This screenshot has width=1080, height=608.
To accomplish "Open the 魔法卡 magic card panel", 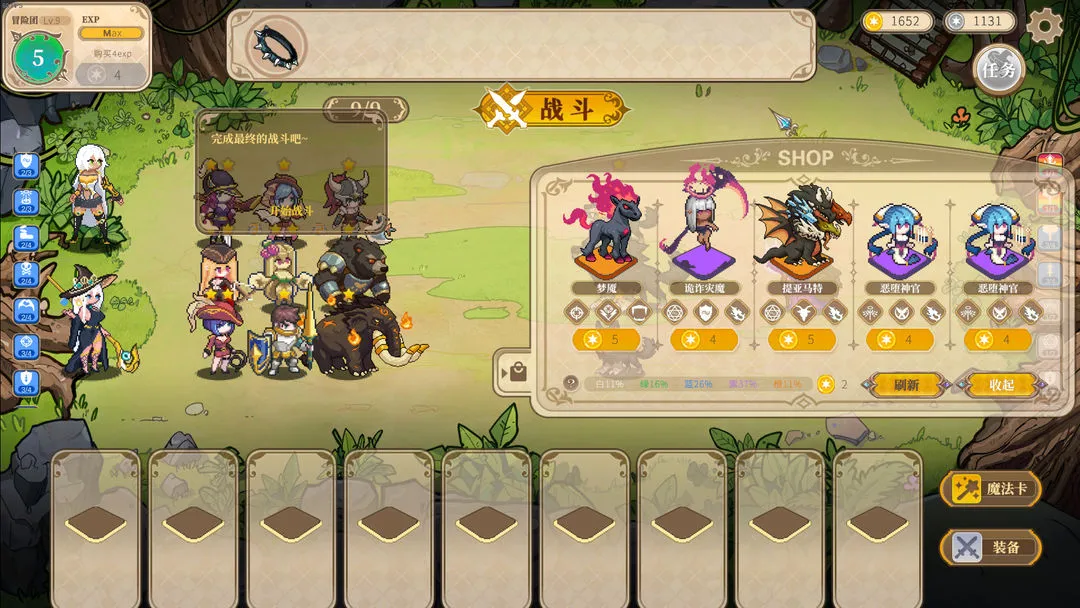I will pyautogui.click(x=990, y=489).
